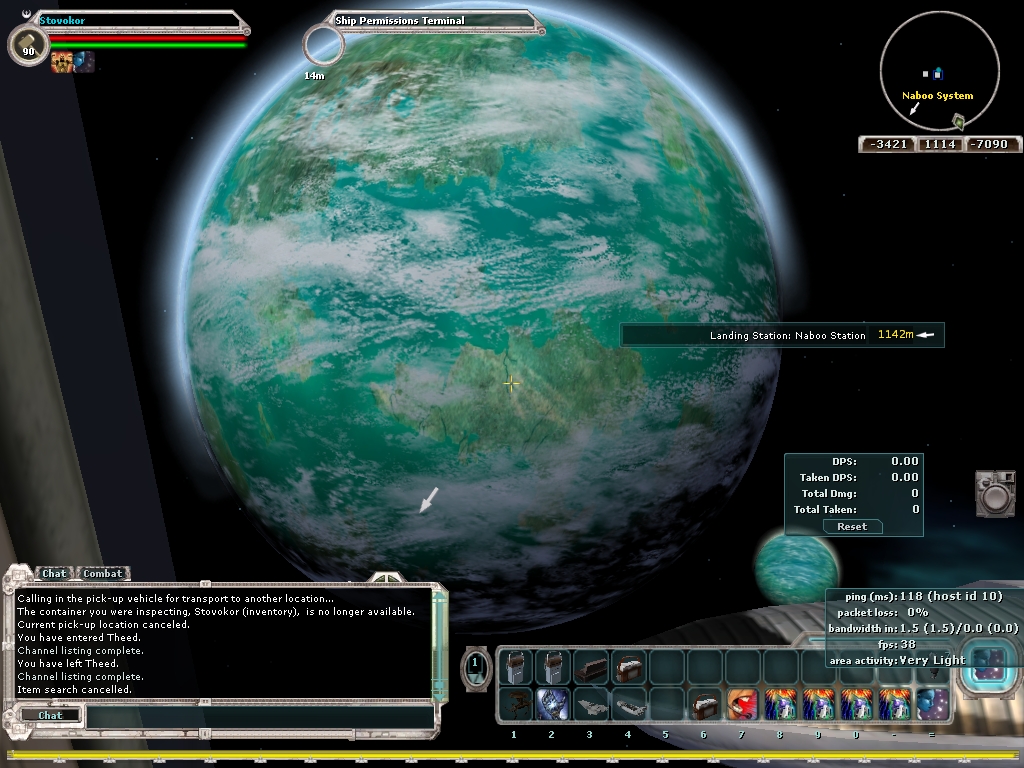Activate the glowing blue crystal ability
Viewport: 1024px width, 768px height.
[551, 704]
